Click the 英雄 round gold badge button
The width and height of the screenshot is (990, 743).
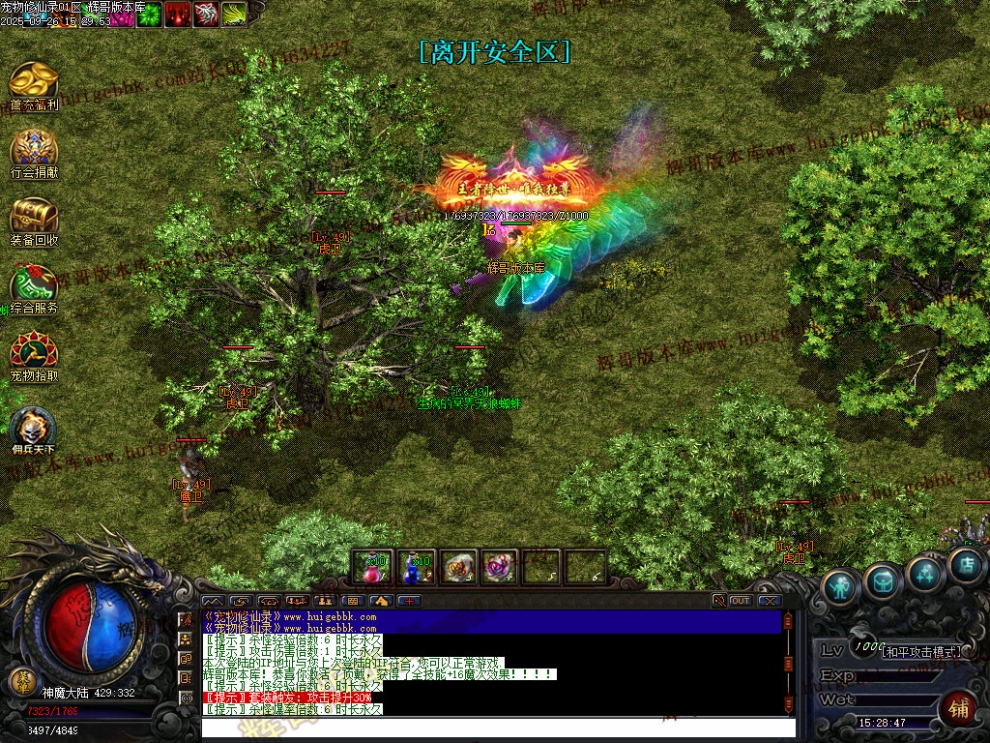(x=19, y=680)
